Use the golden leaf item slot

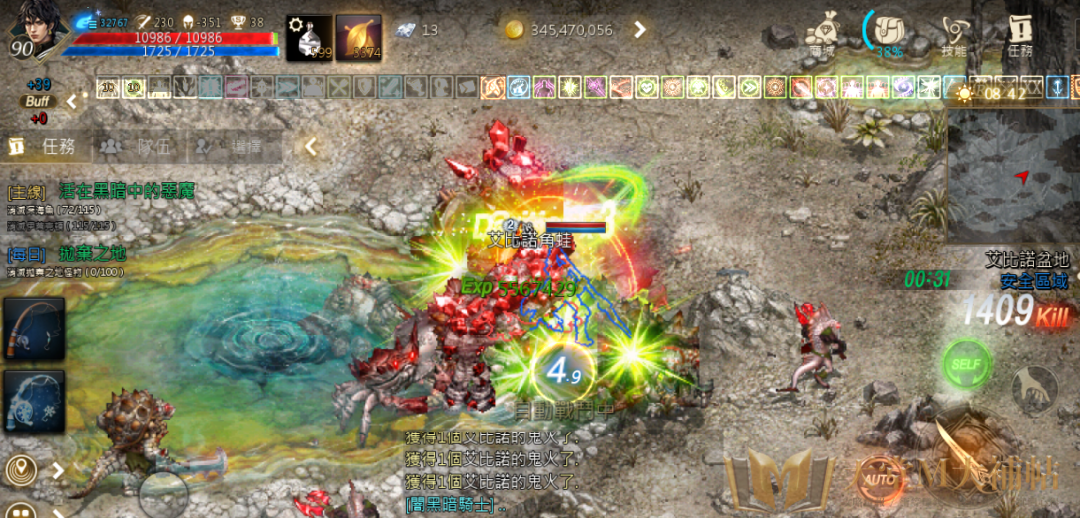point(358,38)
